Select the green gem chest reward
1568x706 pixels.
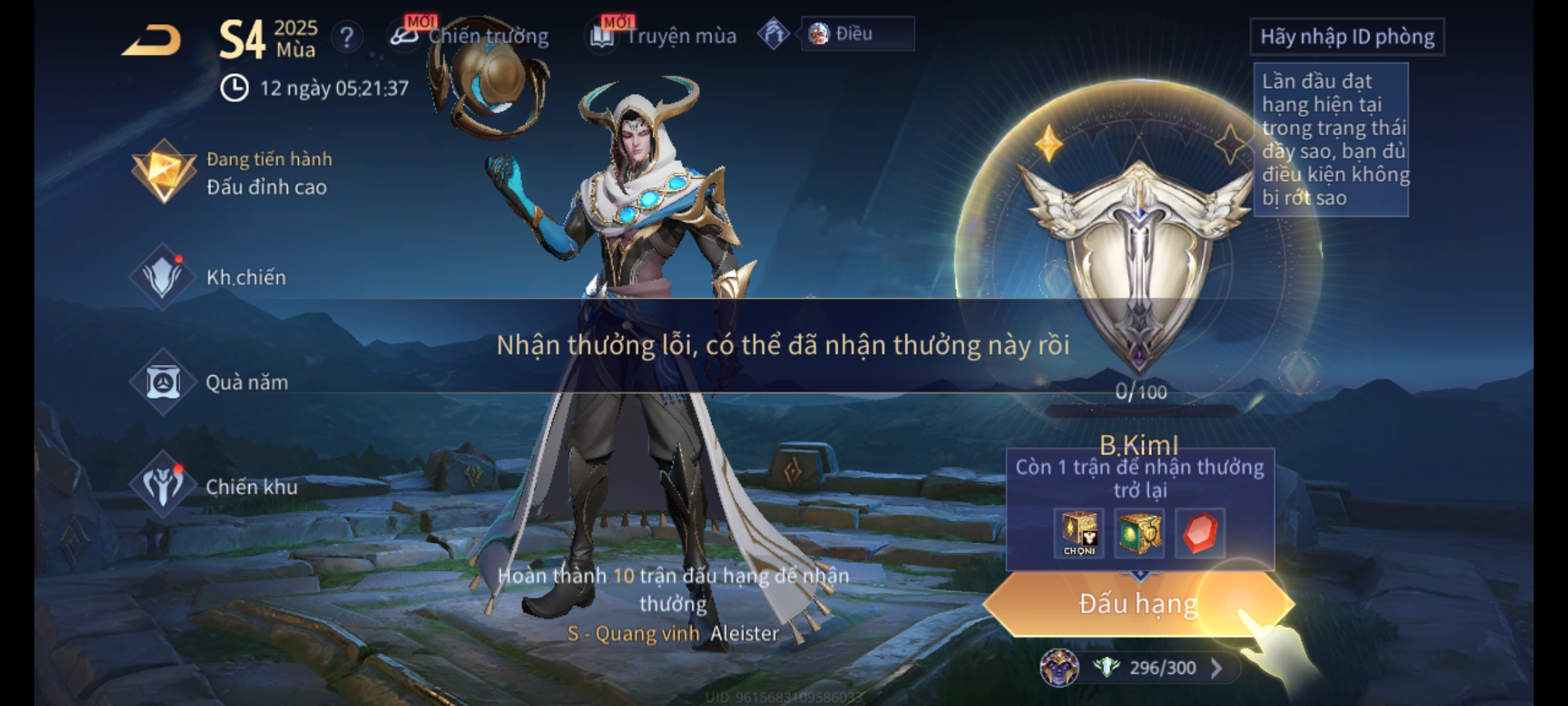coord(1139,533)
